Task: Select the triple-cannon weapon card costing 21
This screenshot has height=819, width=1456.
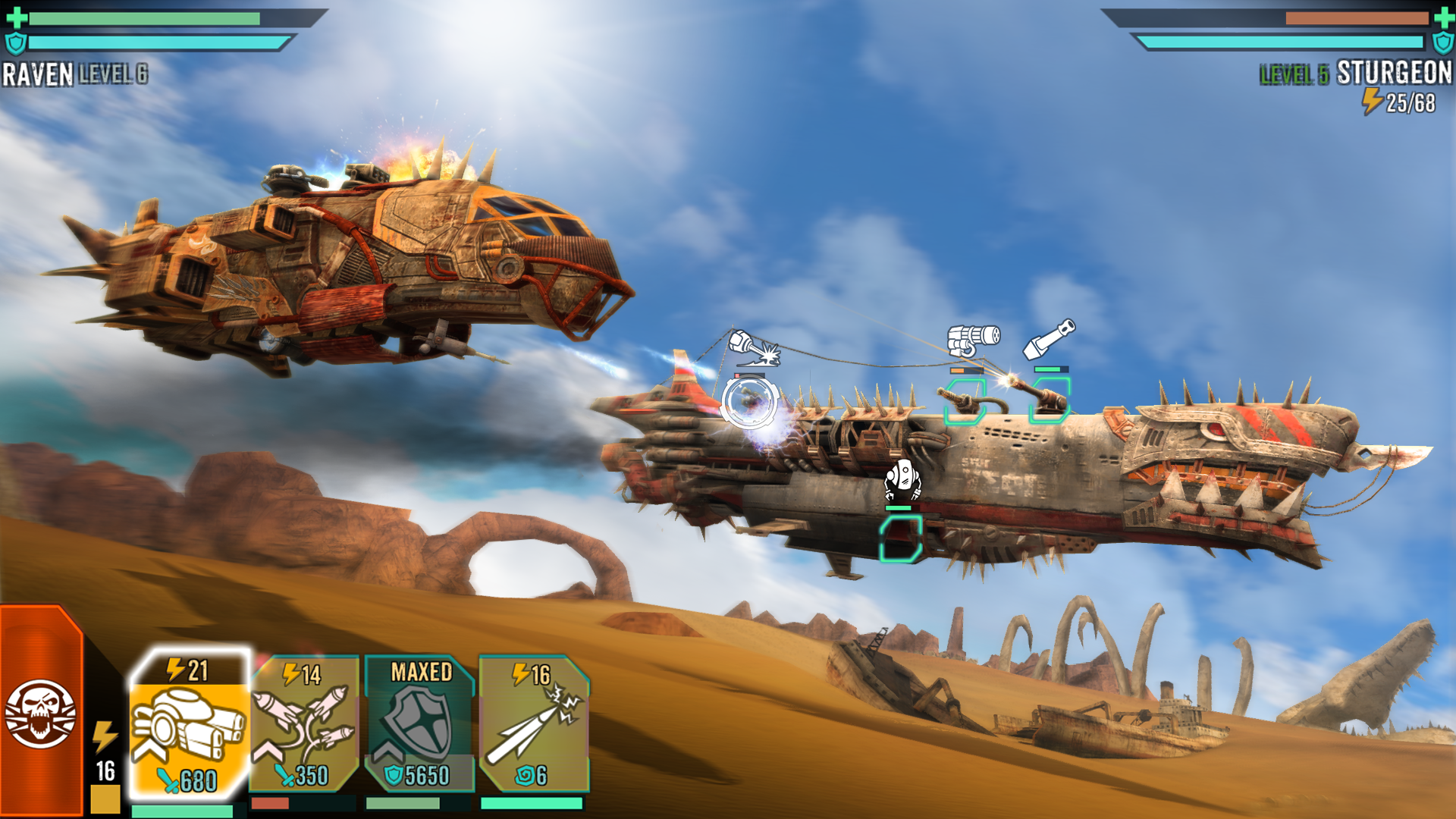Action: tap(188, 726)
